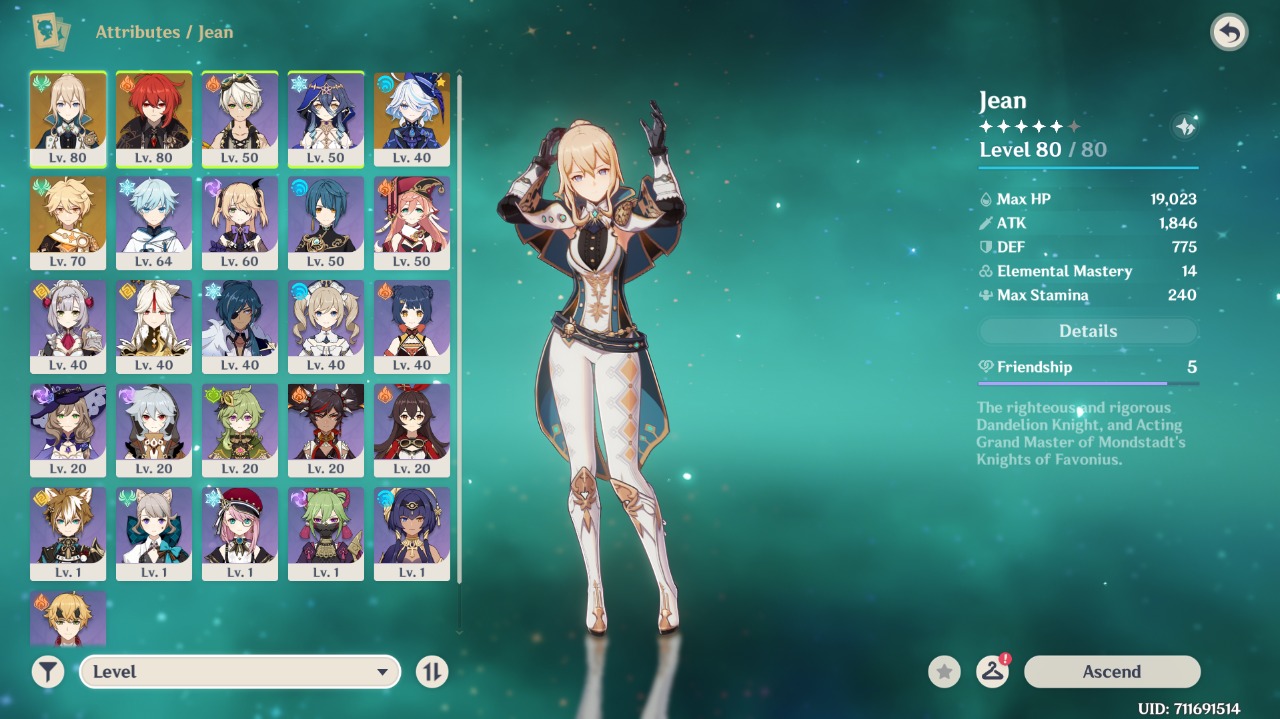Mark Jean as favorite with star icon
Image resolution: width=1280 pixels, height=719 pixels.
(944, 672)
